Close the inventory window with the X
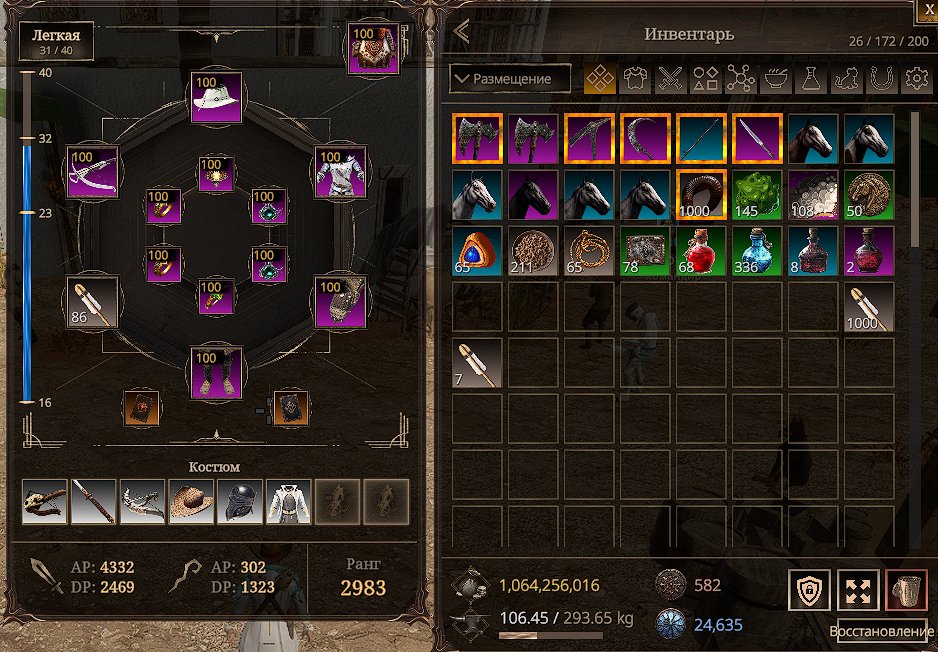Viewport: 938px width, 652px height. (925, 8)
